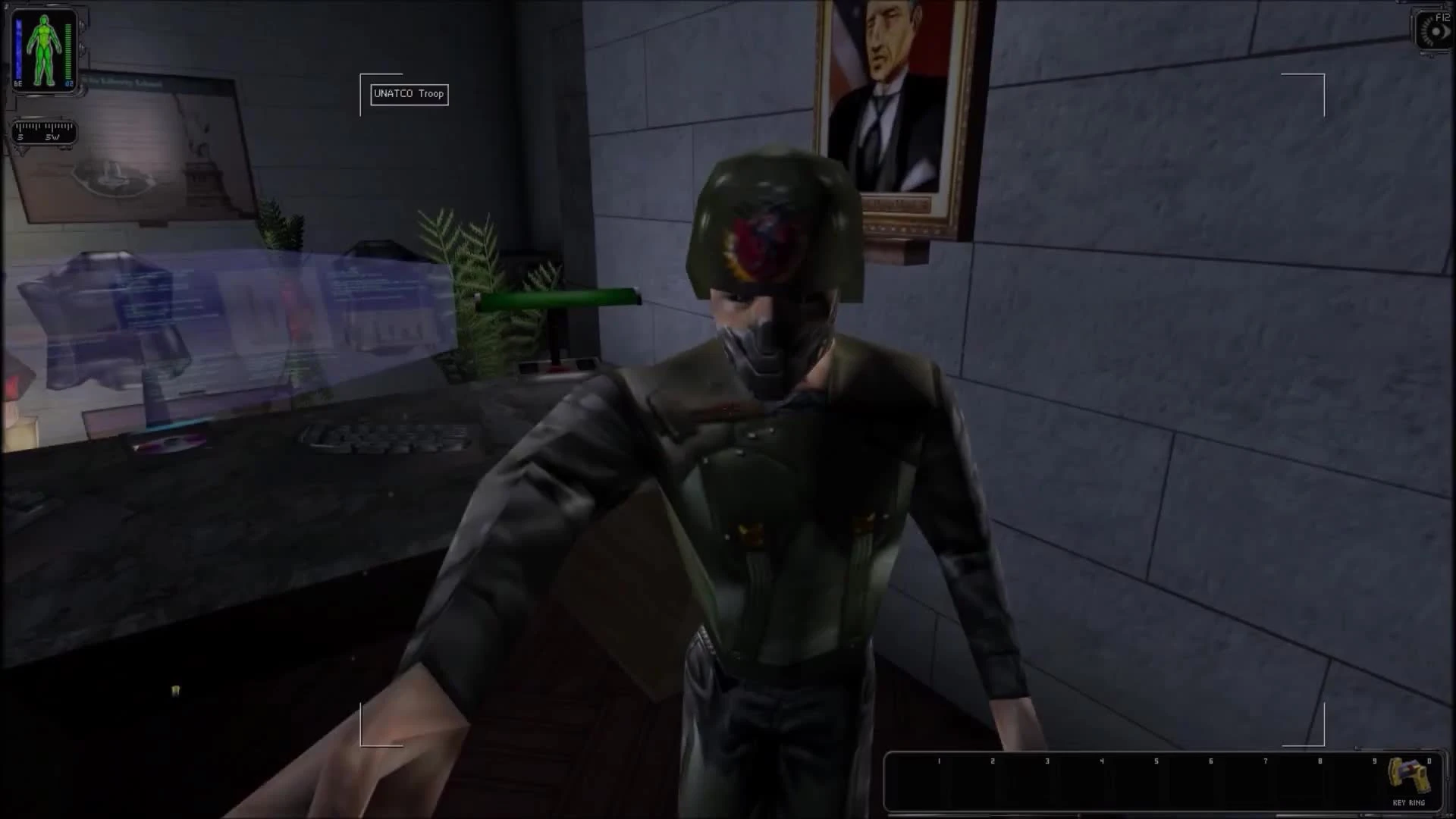Click the BE readout on the health display

[18, 83]
